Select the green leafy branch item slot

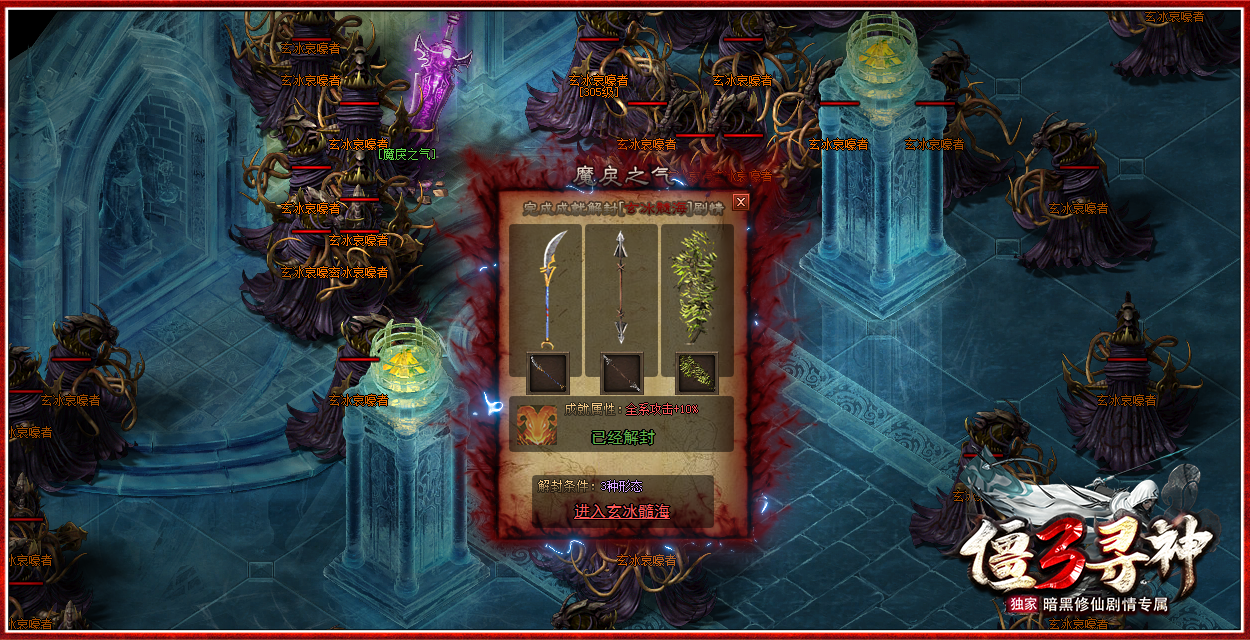click(x=696, y=372)
